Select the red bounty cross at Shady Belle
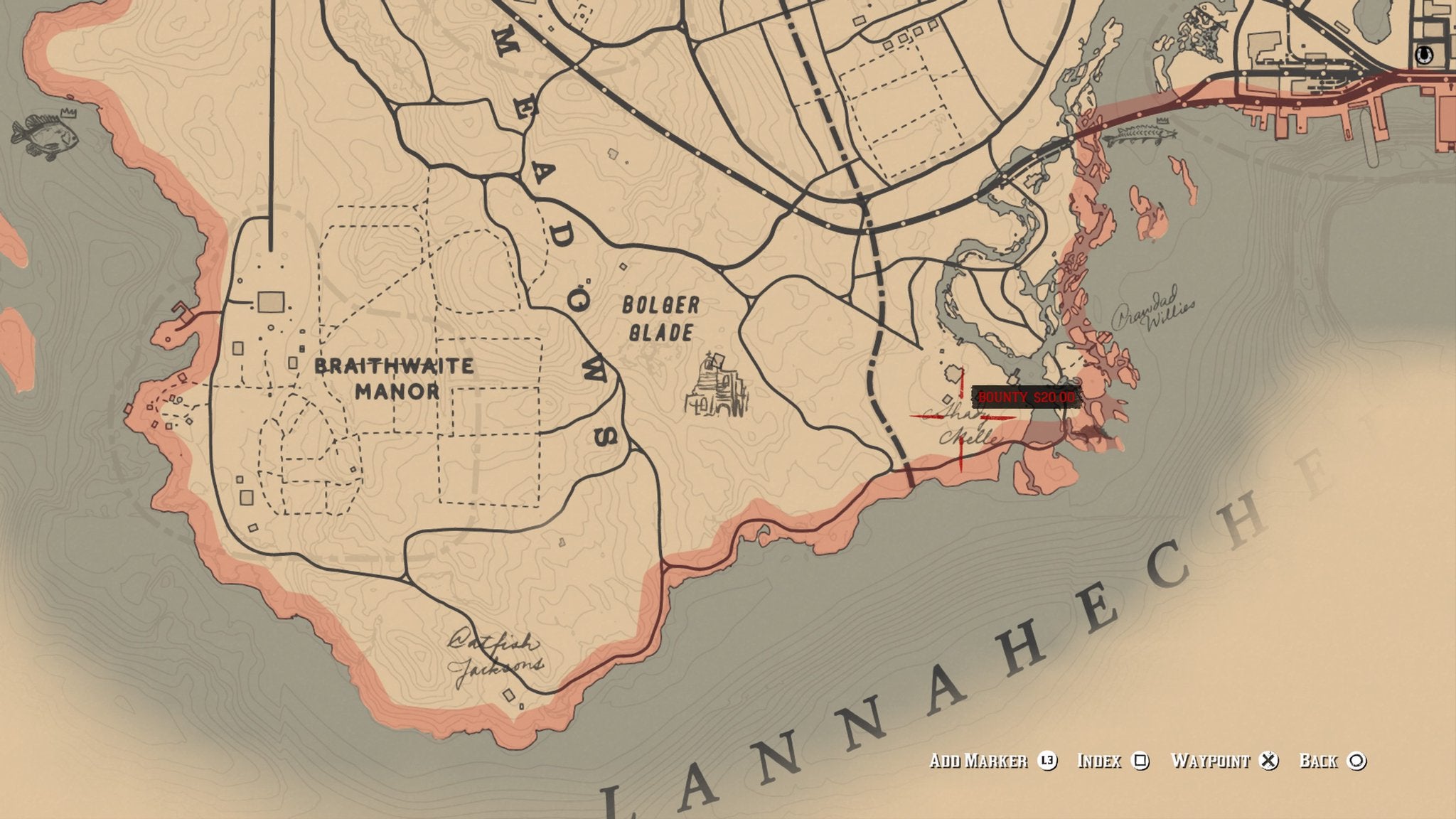This screenshot has height=819, width=1456. point(961,418)
